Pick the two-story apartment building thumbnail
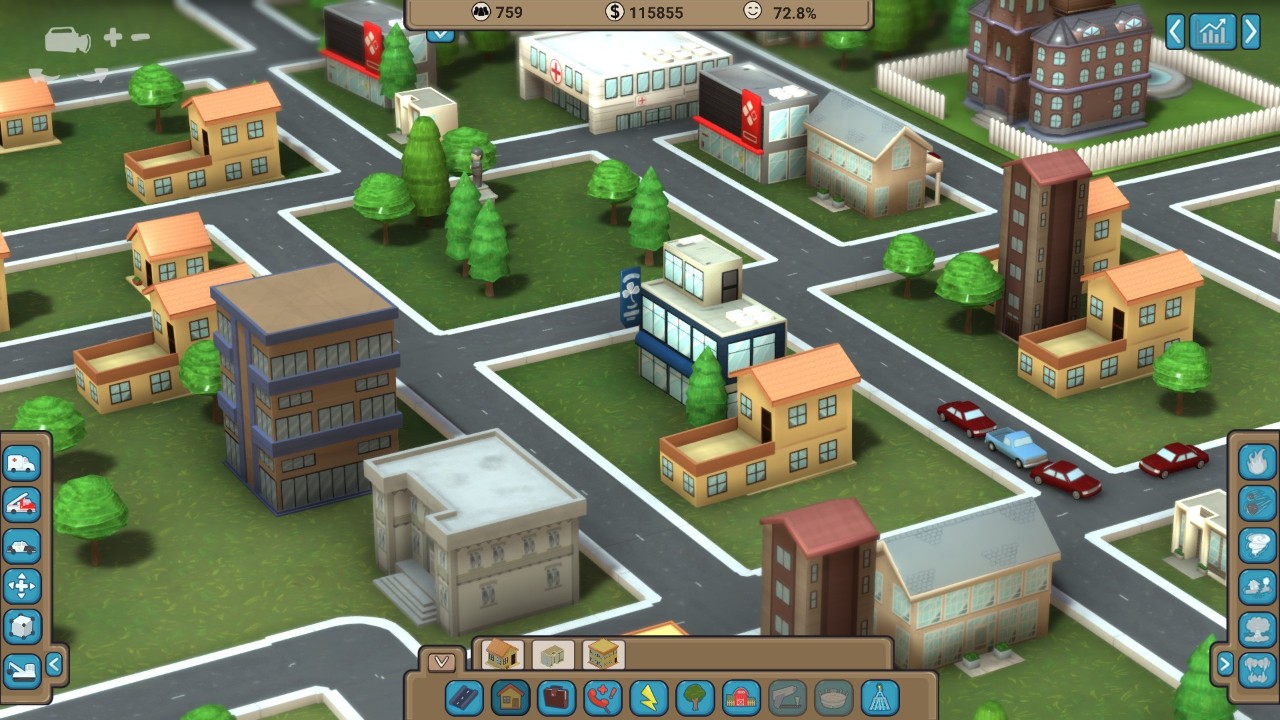 coord(604,655)
